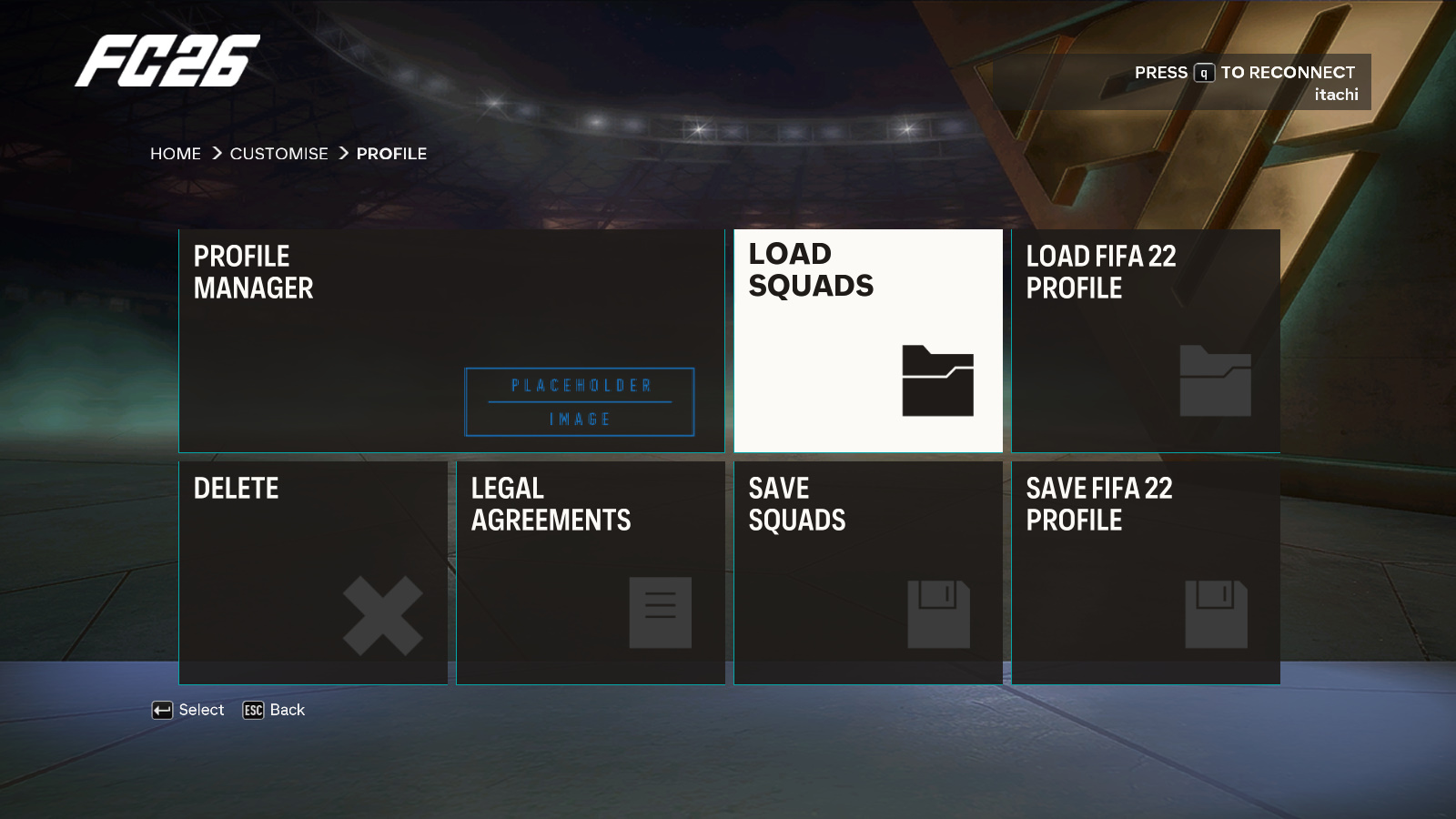1456x819 pixels.
Task: Open the Profile Manager tile
Action: point(451,340)
